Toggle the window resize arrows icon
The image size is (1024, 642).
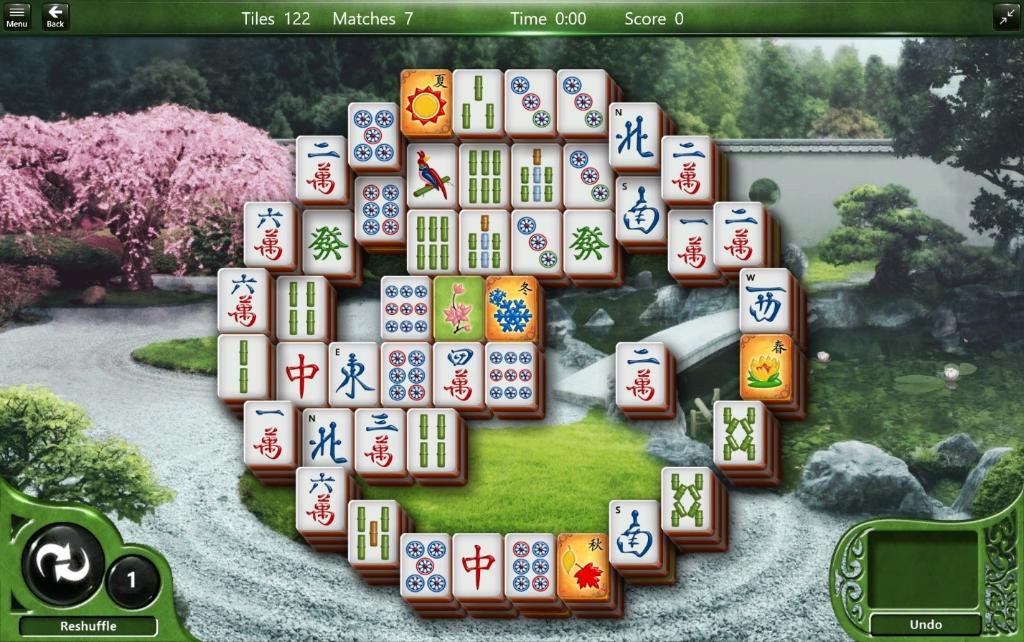(x=1005, y=16)
